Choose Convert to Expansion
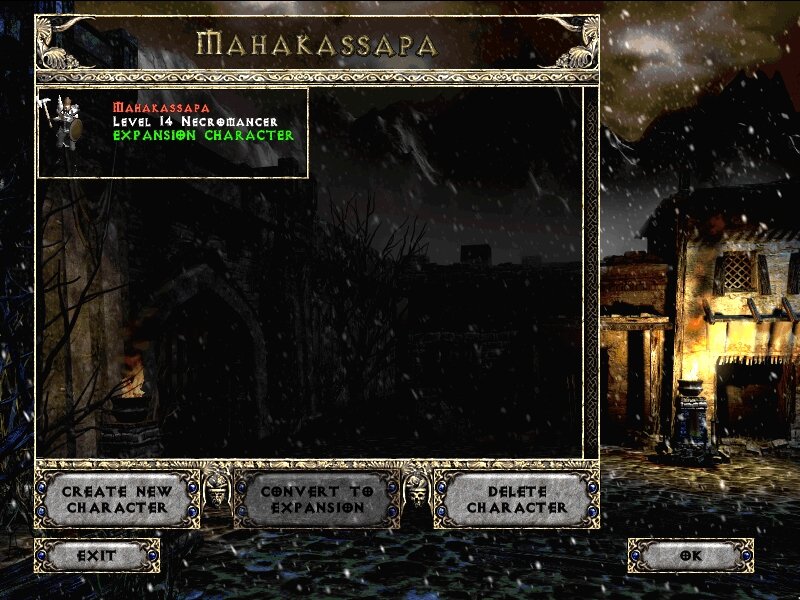This screenshot has height=600, width=800. tap(316, 499)
